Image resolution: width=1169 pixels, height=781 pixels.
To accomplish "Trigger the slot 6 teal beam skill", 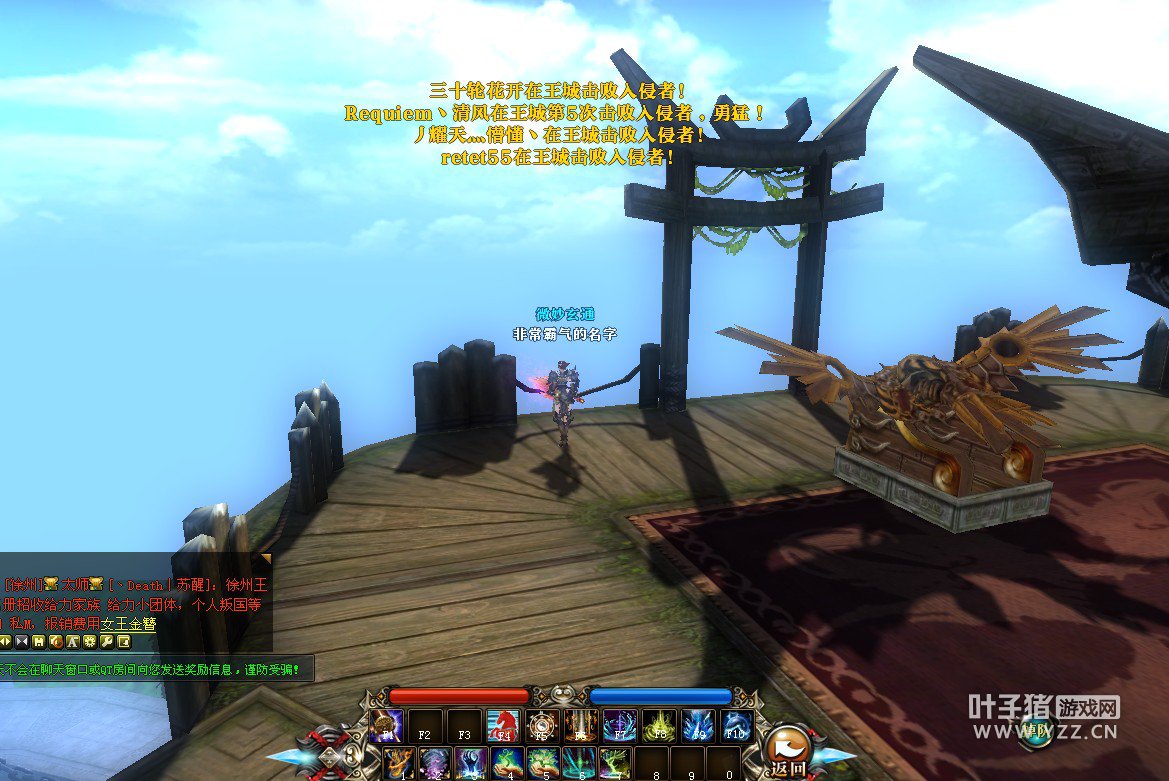I will [x=579, y=763].
